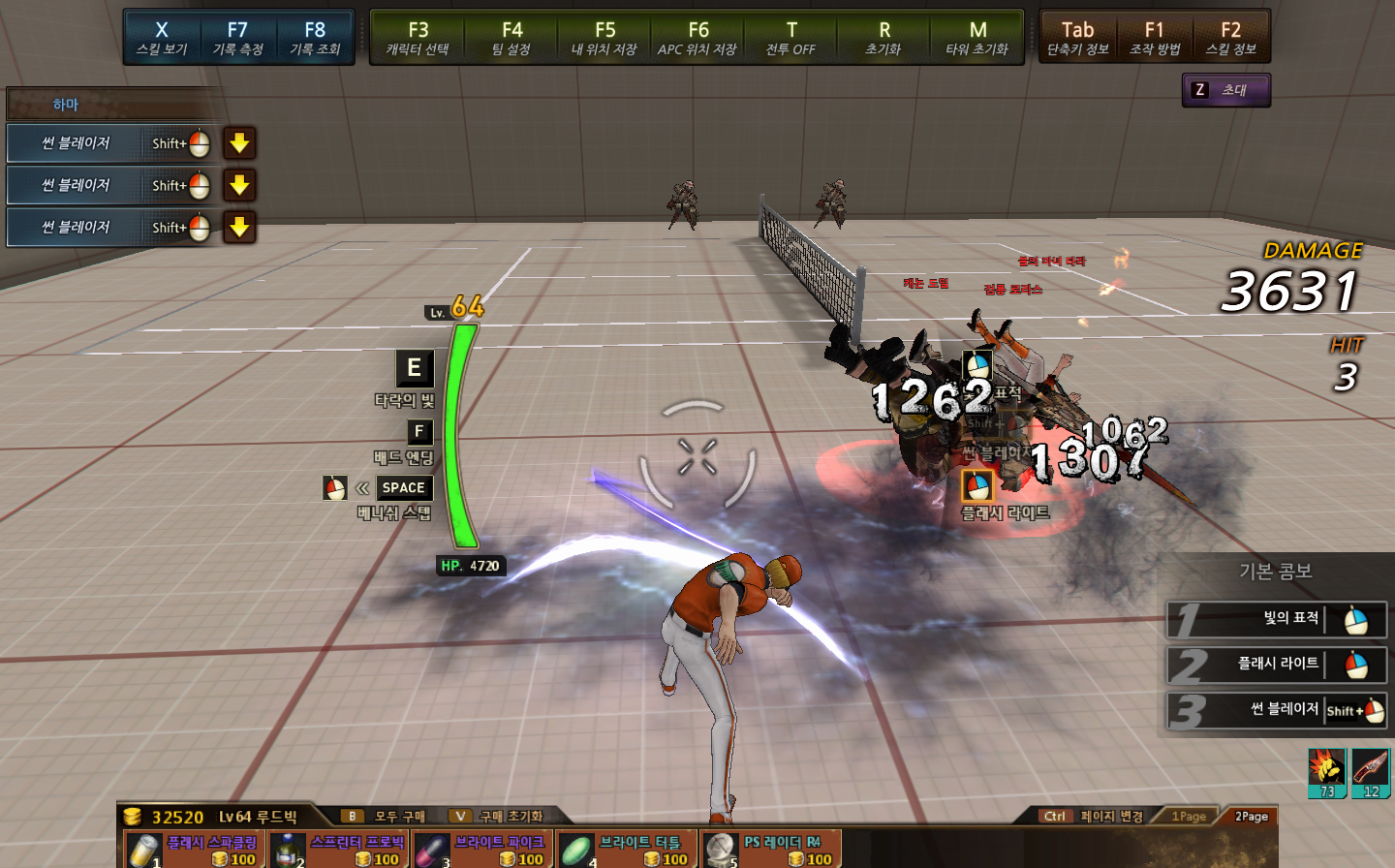Click the 초대 invite button
1395x868 pixels.
[x=1225, y=90]
